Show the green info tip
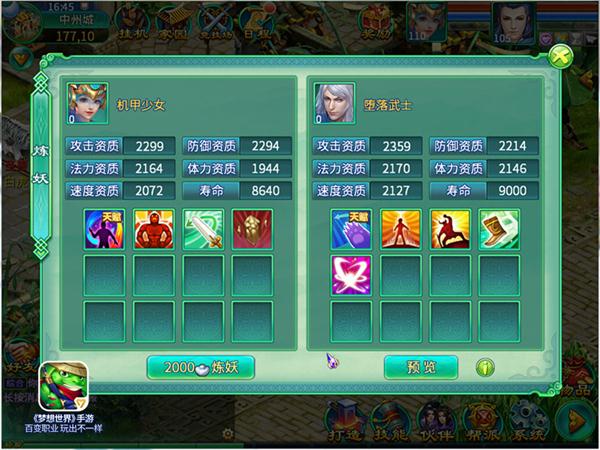 click(486, 367)
